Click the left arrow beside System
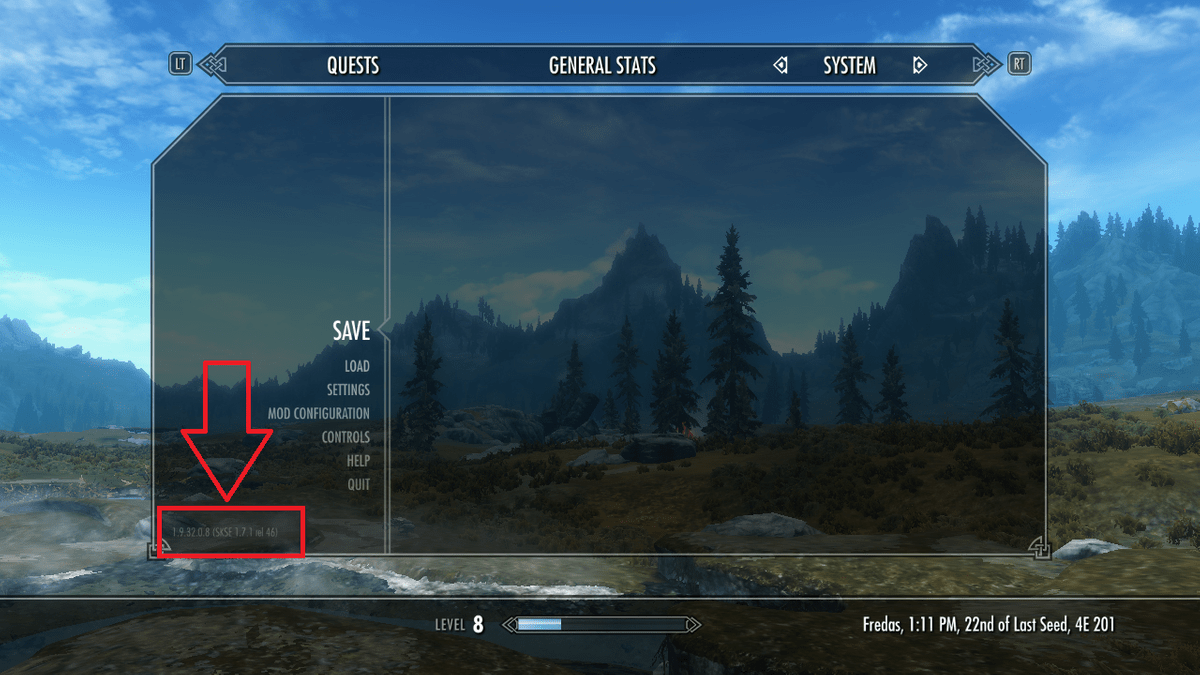The height and width of the screenshot is (675, 1200). click(780, 66)
